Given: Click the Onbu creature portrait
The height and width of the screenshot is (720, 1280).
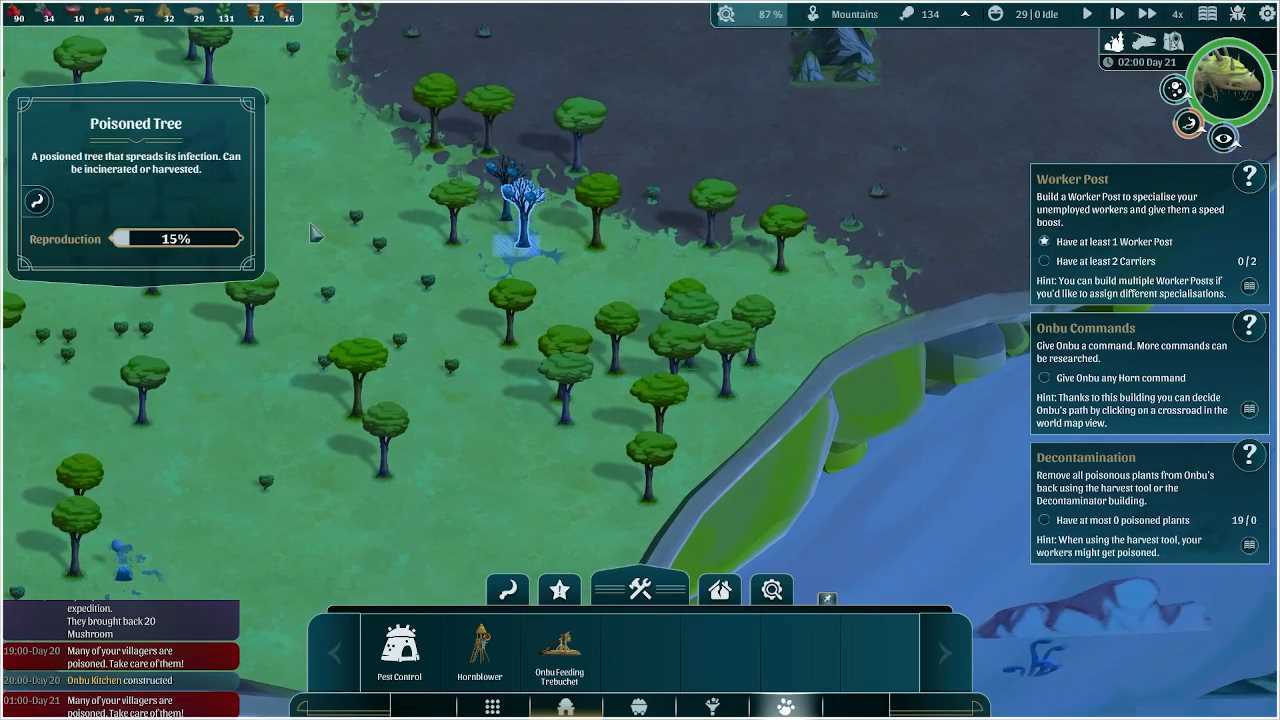Looking at the screenshot, I should 1230,83.
